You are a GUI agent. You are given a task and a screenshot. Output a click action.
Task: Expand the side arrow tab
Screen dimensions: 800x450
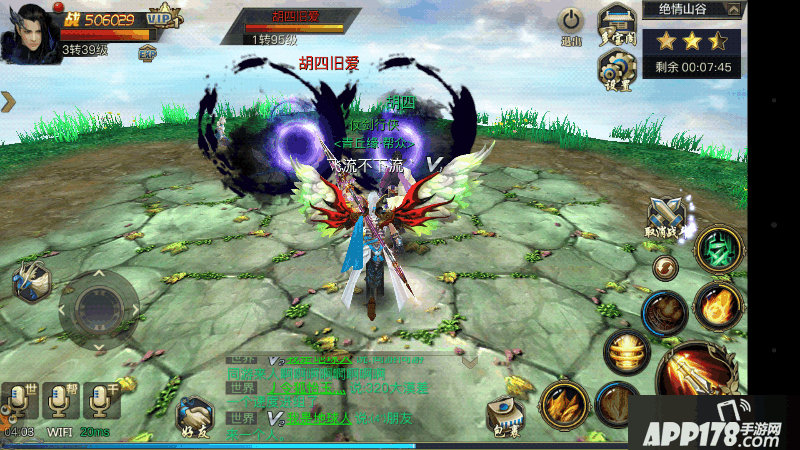8,101
